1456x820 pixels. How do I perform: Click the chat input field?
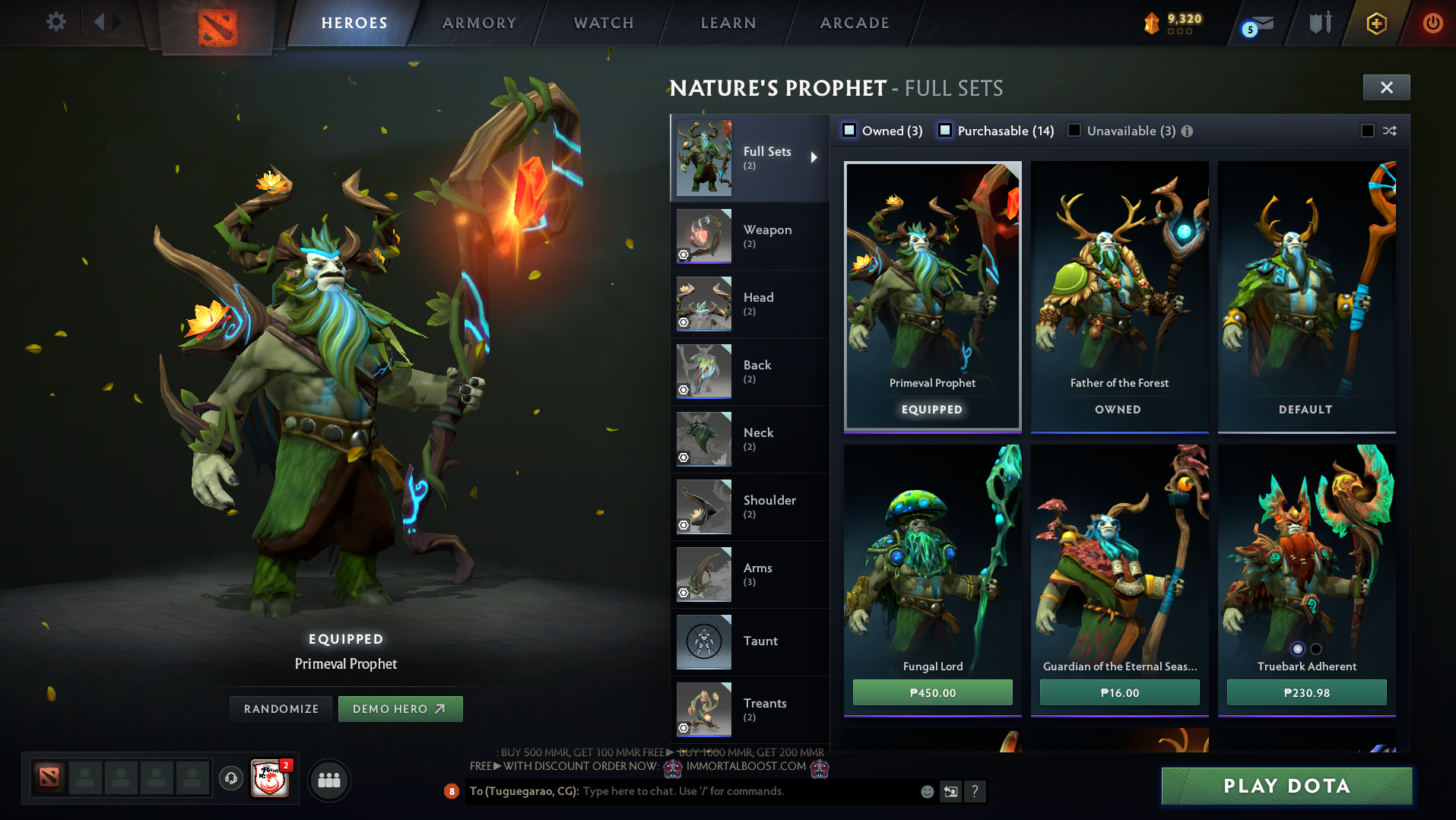click(x=722, y=791)
